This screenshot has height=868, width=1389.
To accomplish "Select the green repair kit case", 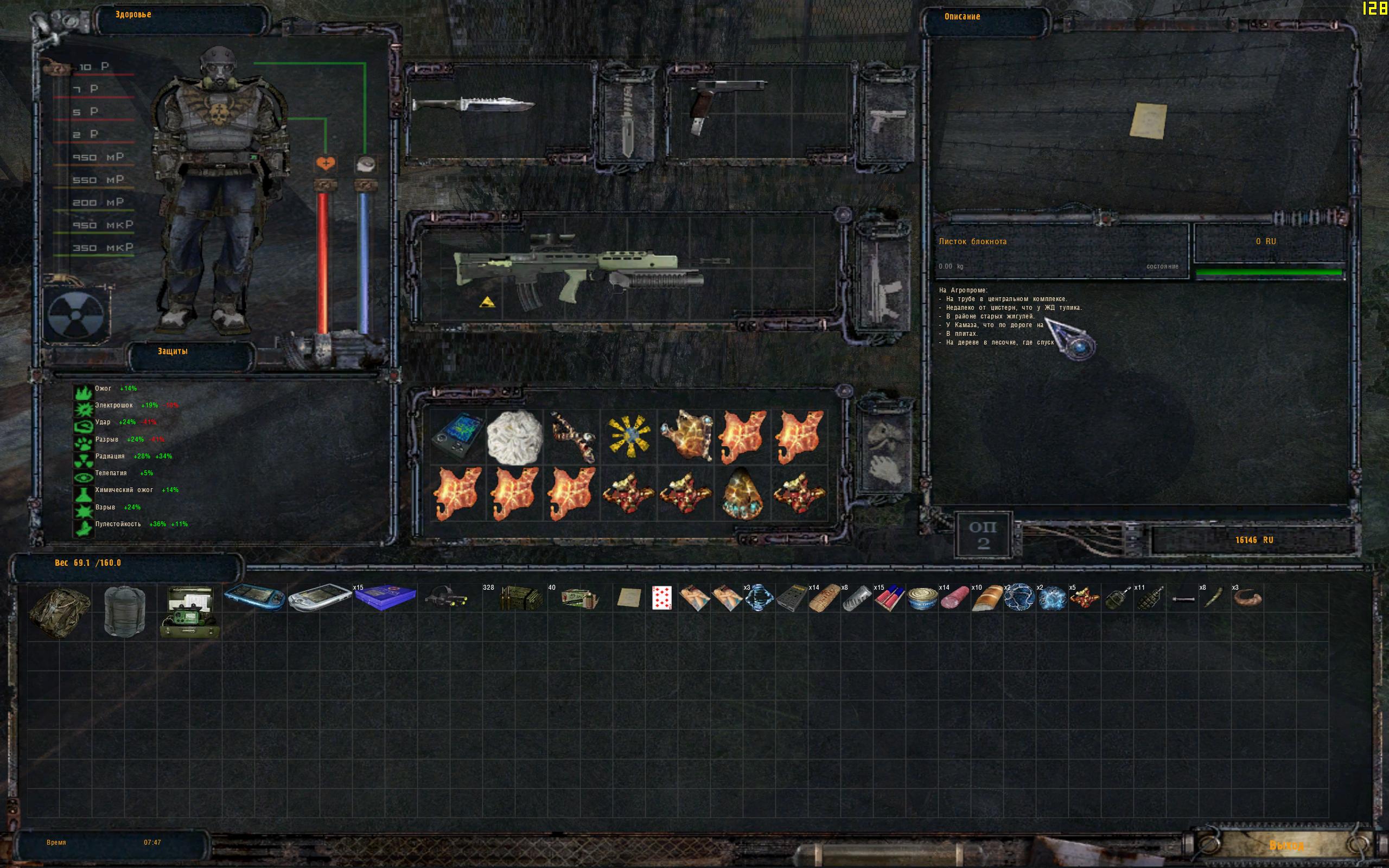I will tap(189, 612).
